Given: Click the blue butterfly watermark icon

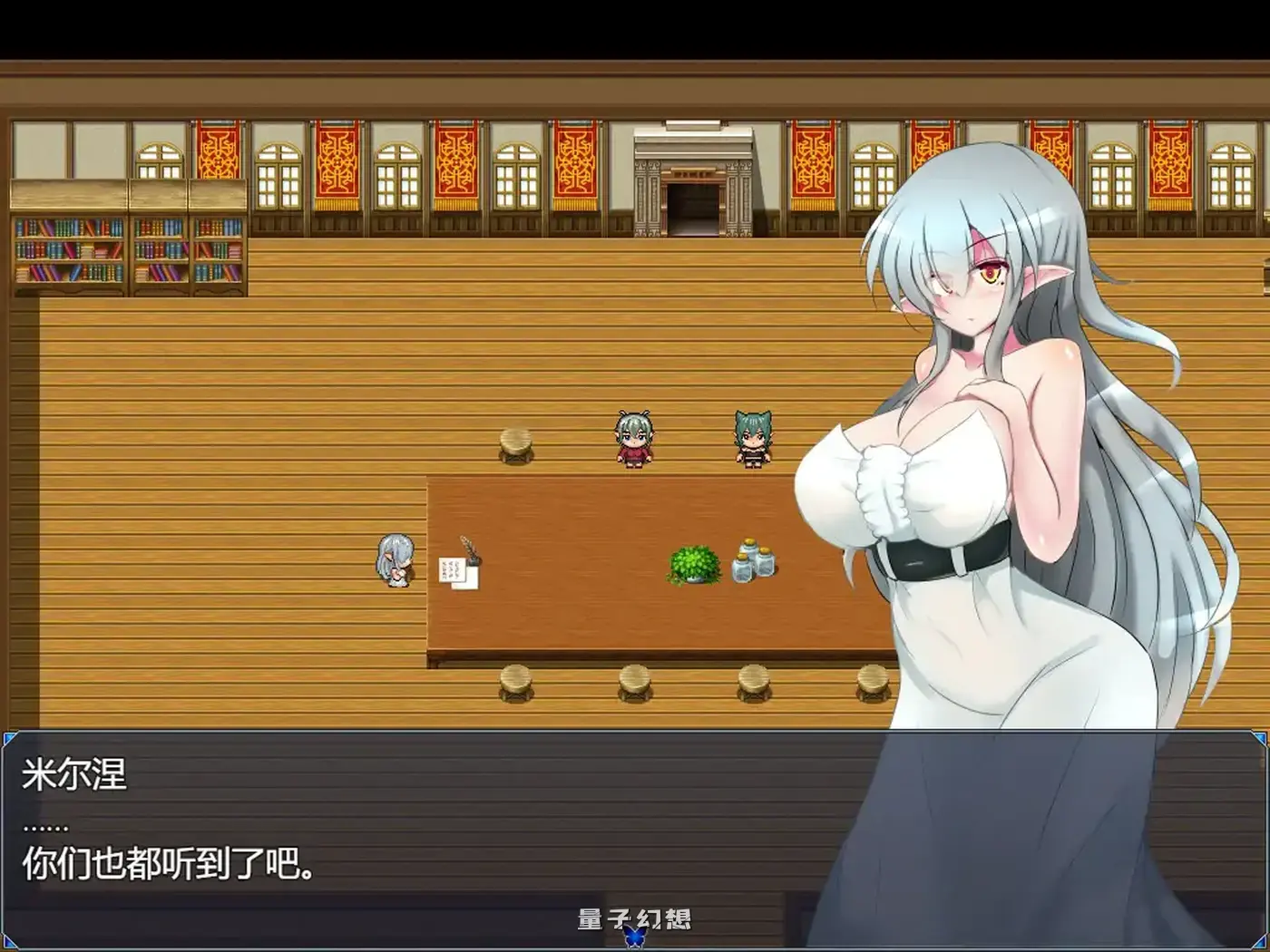Looking at the screenshot, I should click(x=635, y=939).
